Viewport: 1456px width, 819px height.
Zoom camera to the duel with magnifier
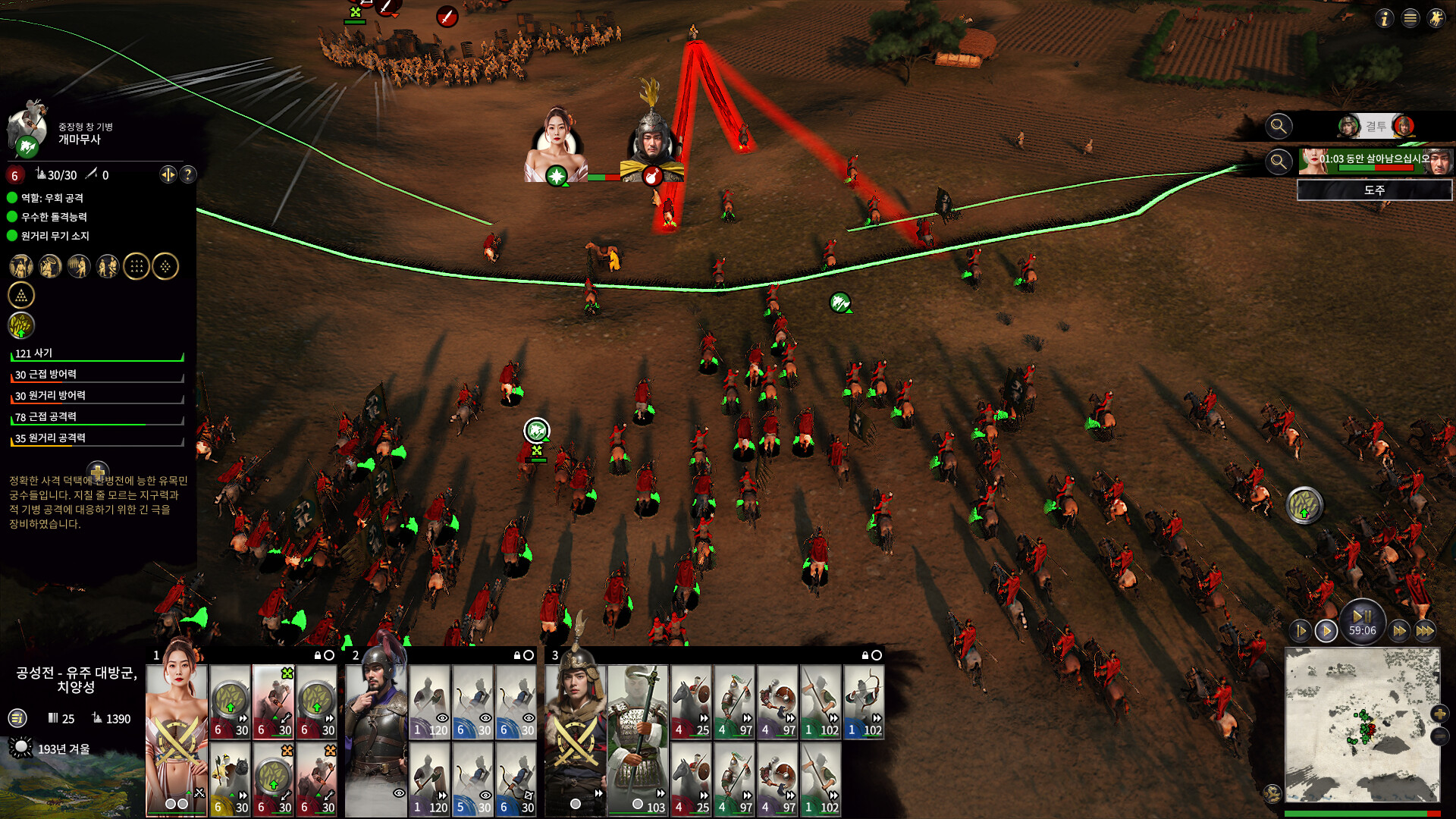click(1279, 126)
